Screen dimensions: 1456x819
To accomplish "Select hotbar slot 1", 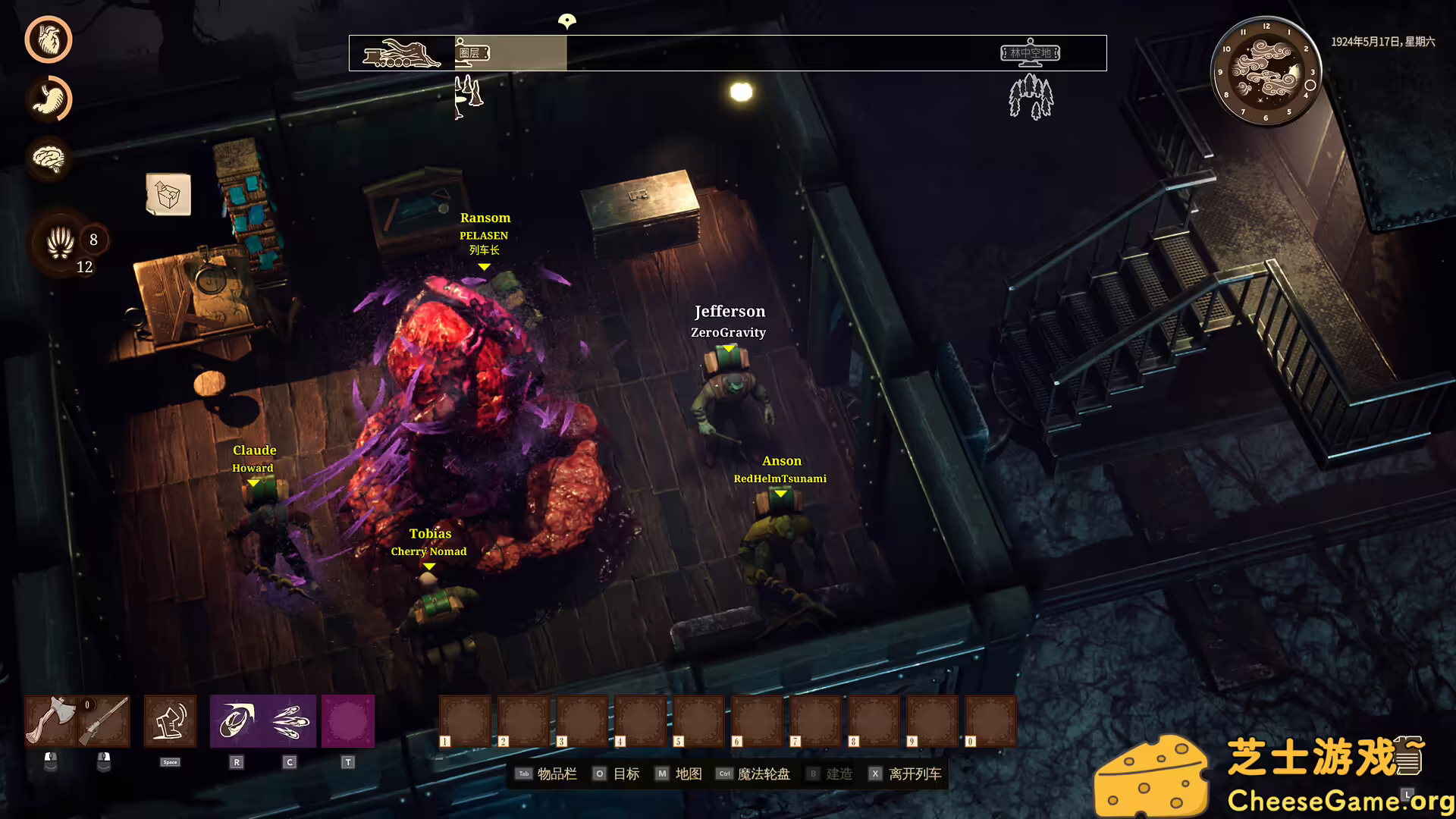I will click(464, 720).
